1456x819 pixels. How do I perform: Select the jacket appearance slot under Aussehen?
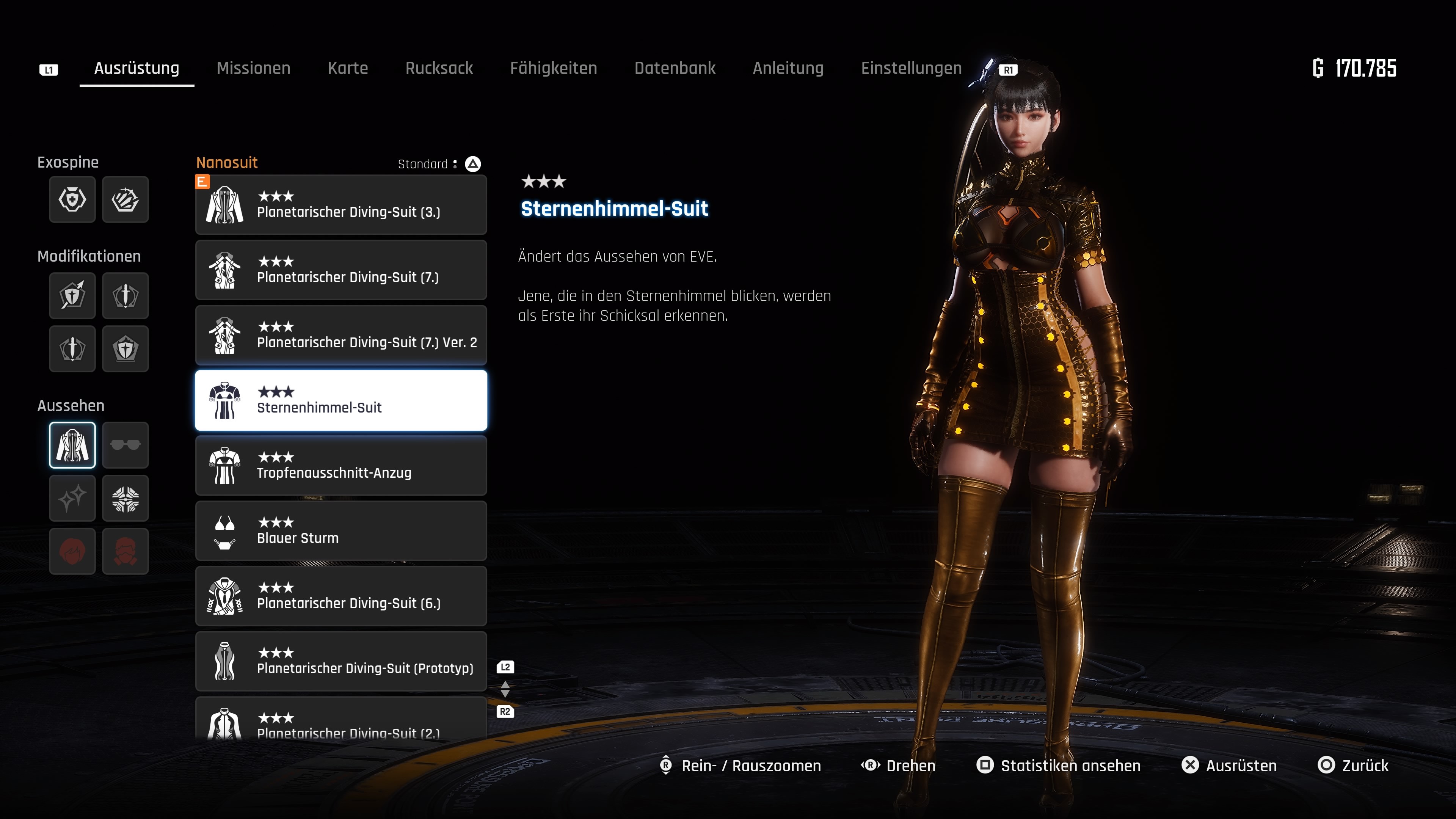pos(72,445)
